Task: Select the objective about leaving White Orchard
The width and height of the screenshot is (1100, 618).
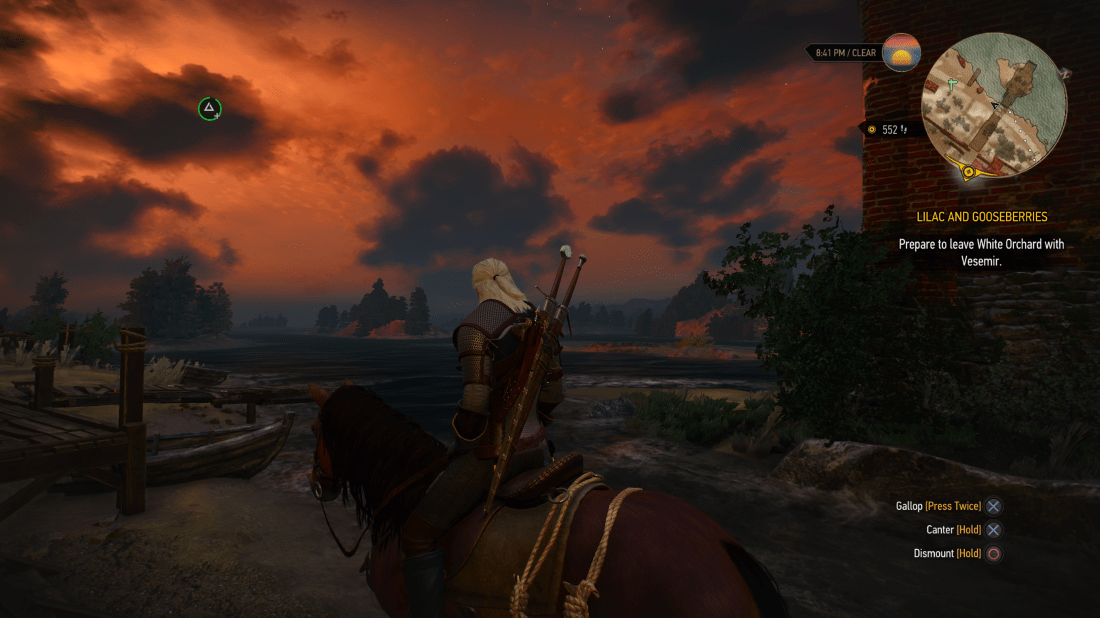Action: point(980,252)
